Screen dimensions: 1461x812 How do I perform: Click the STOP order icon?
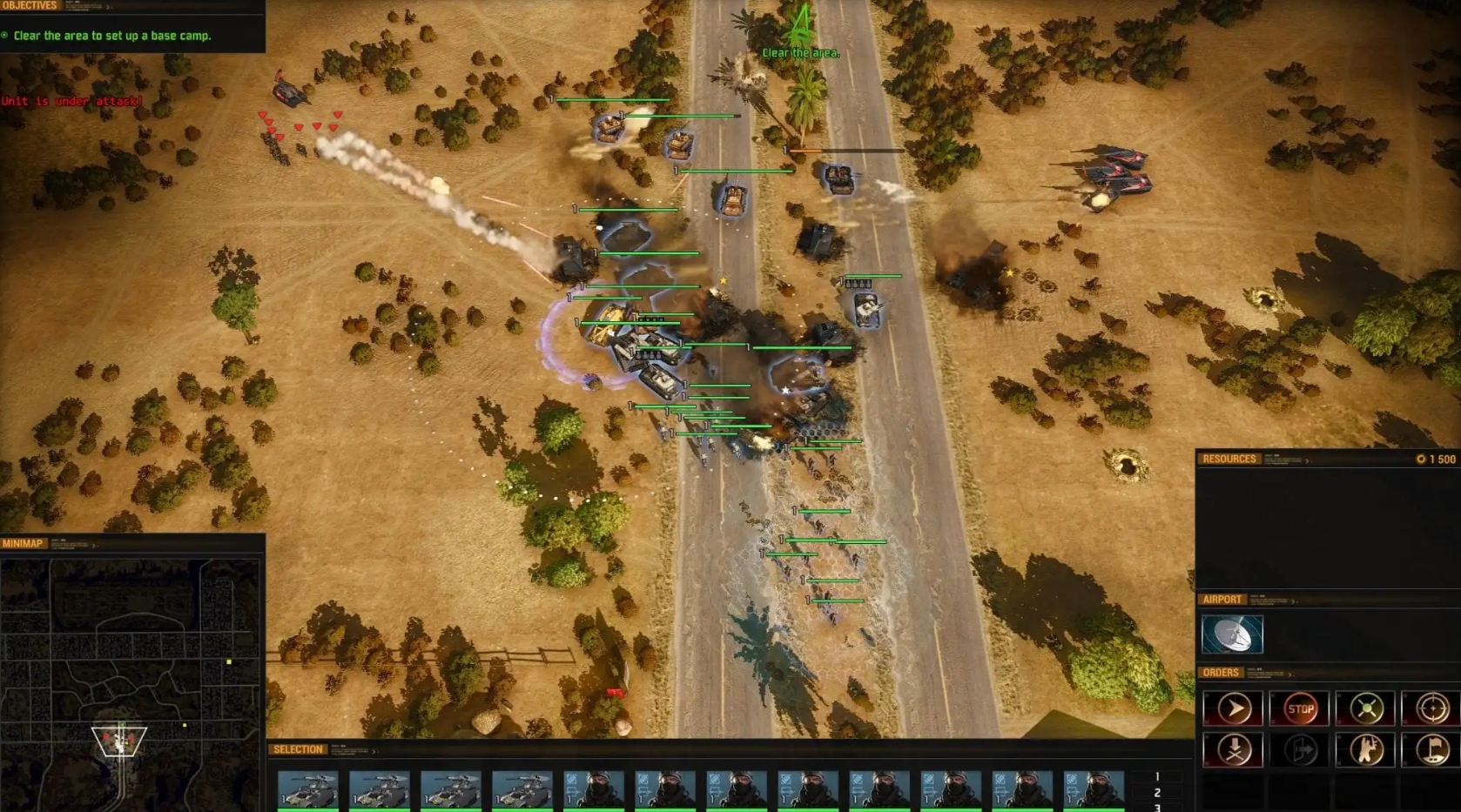(1299, 708)
